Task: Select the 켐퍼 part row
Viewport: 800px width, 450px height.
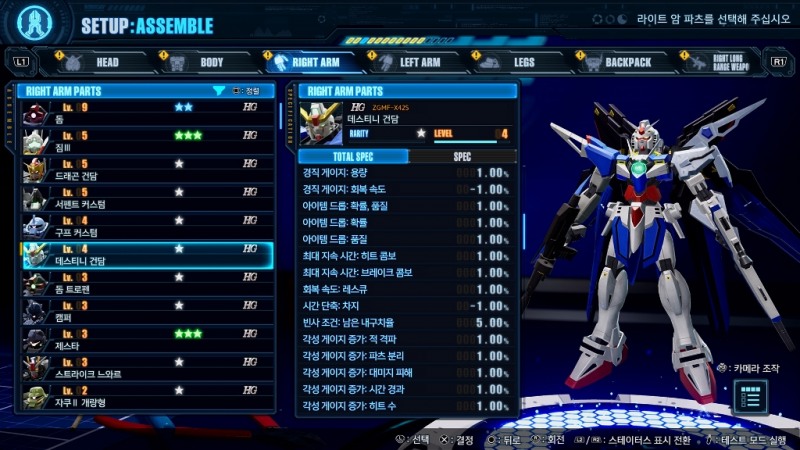Action: (x=146, y=311)
